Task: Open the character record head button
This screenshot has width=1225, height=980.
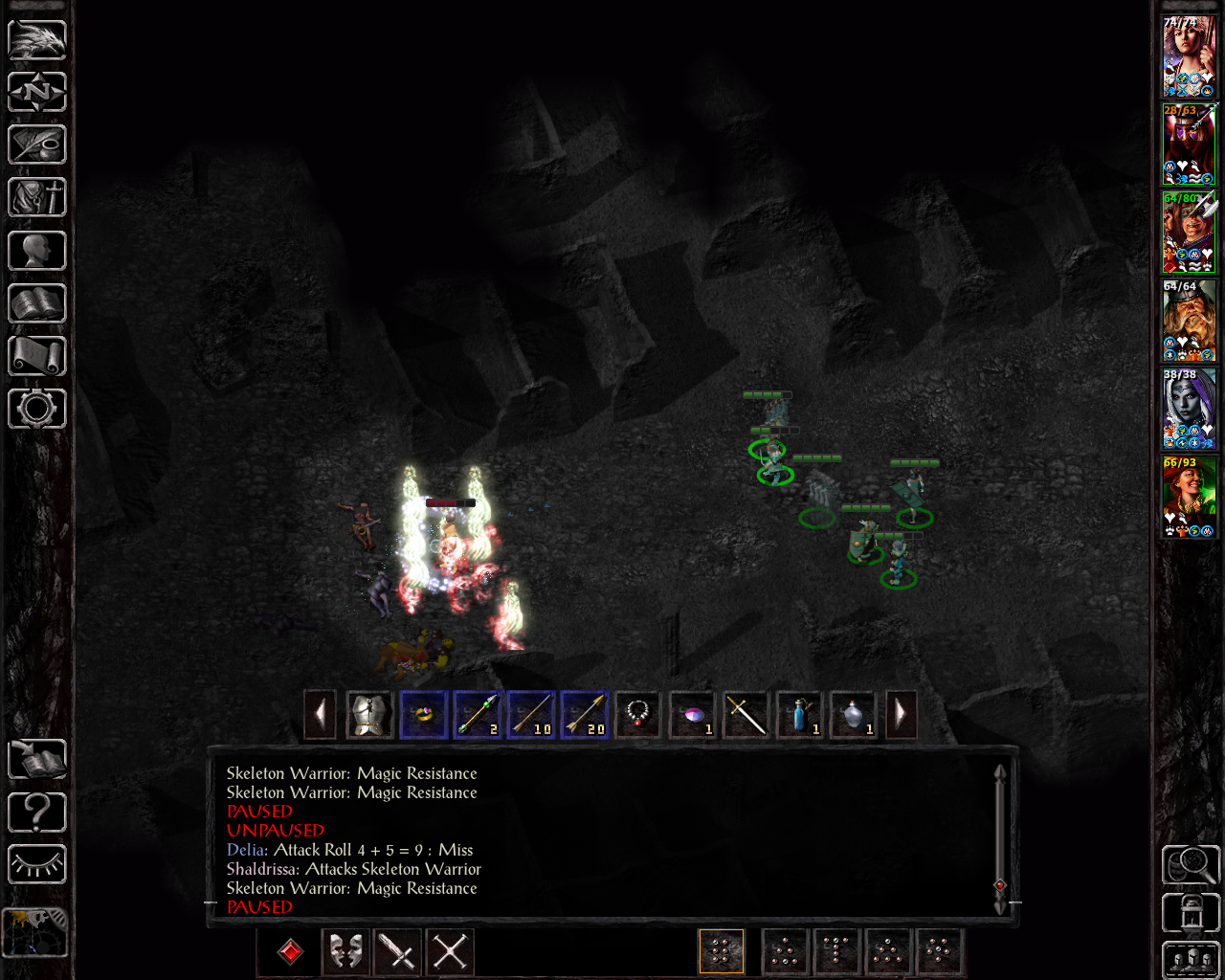Action: [x=37, y=251]
